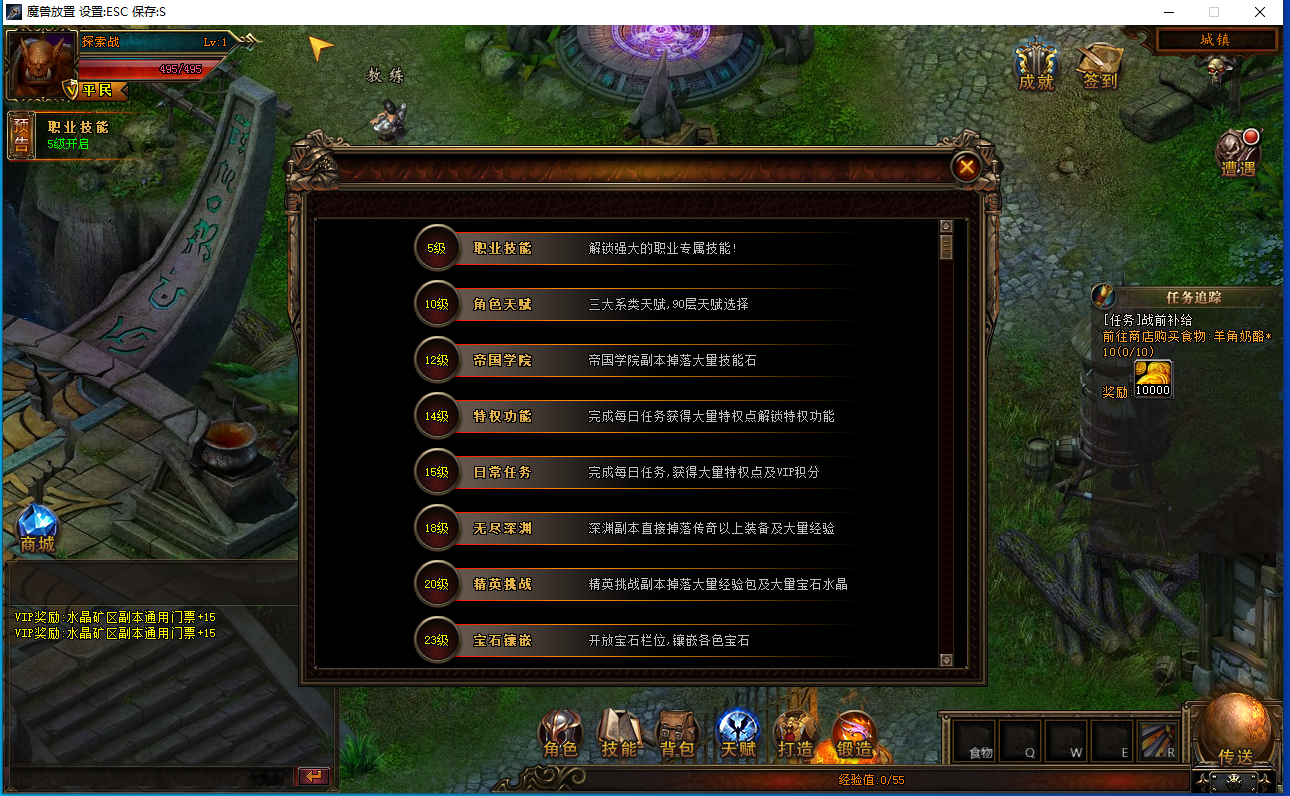Screen dimensions: 1290x796
Task: Open the 背包 backpack inventory
Action: (x=678, y=734)
